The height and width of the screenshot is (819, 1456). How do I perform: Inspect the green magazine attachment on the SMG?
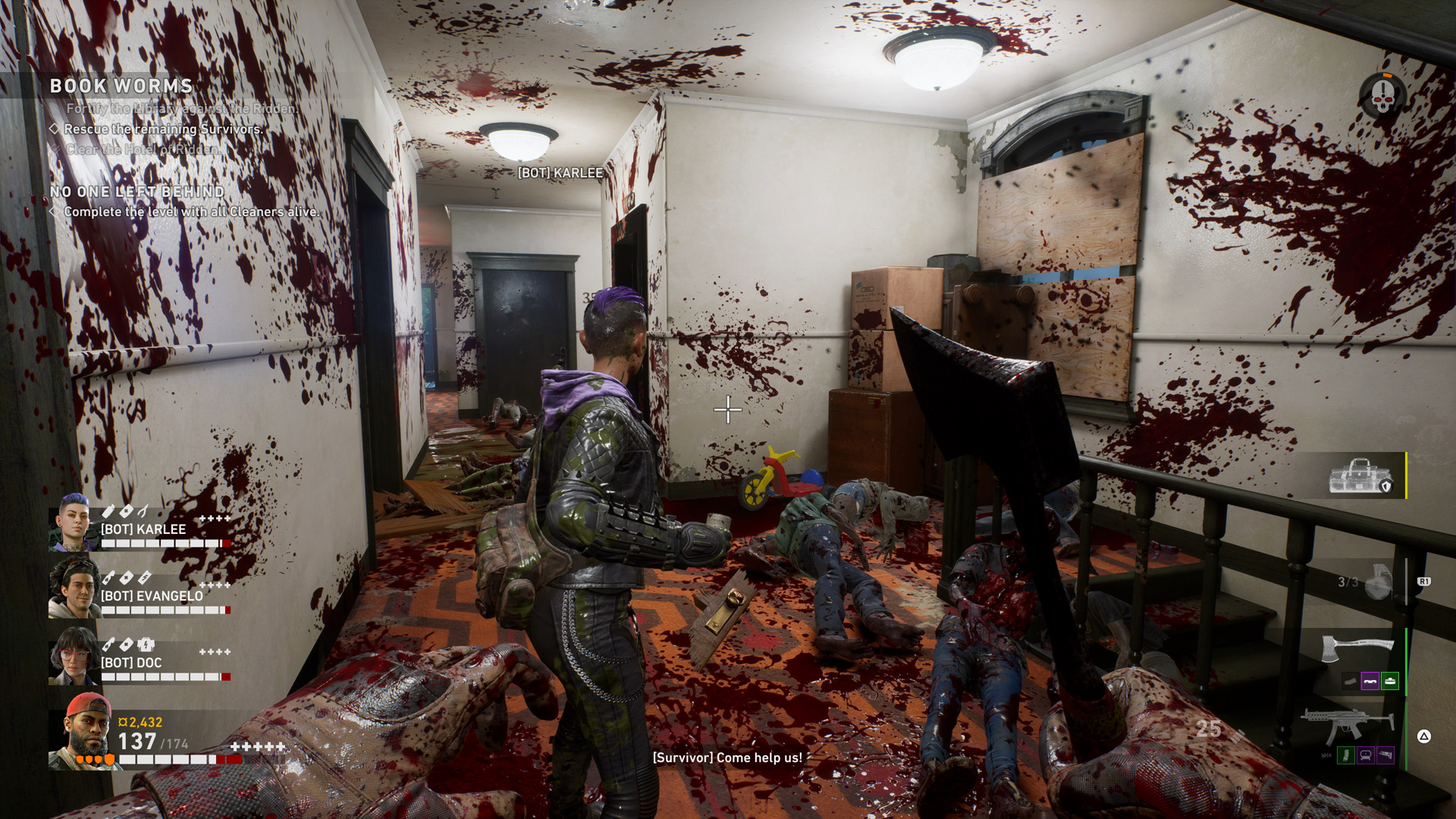click(x=1345, y=755)
